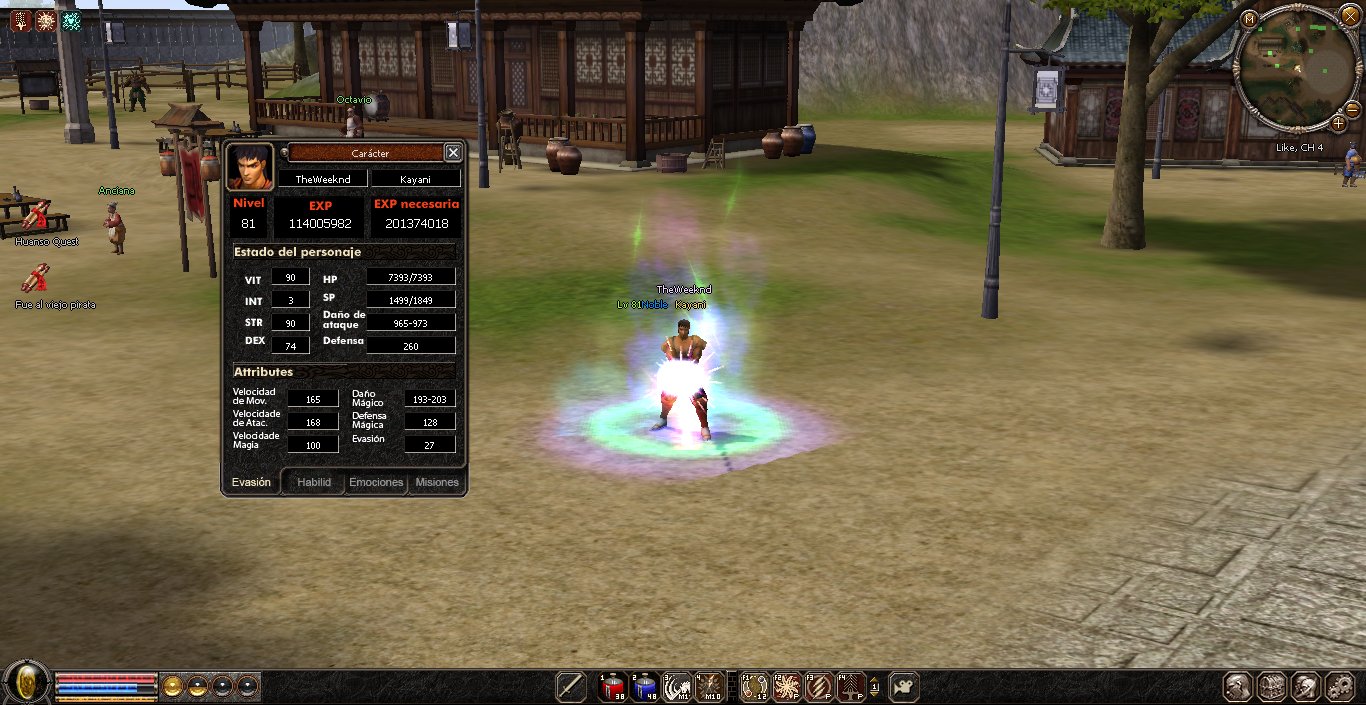Click the gold coin orb in corner
1366x705 pixels.
[x=27, y=684]
